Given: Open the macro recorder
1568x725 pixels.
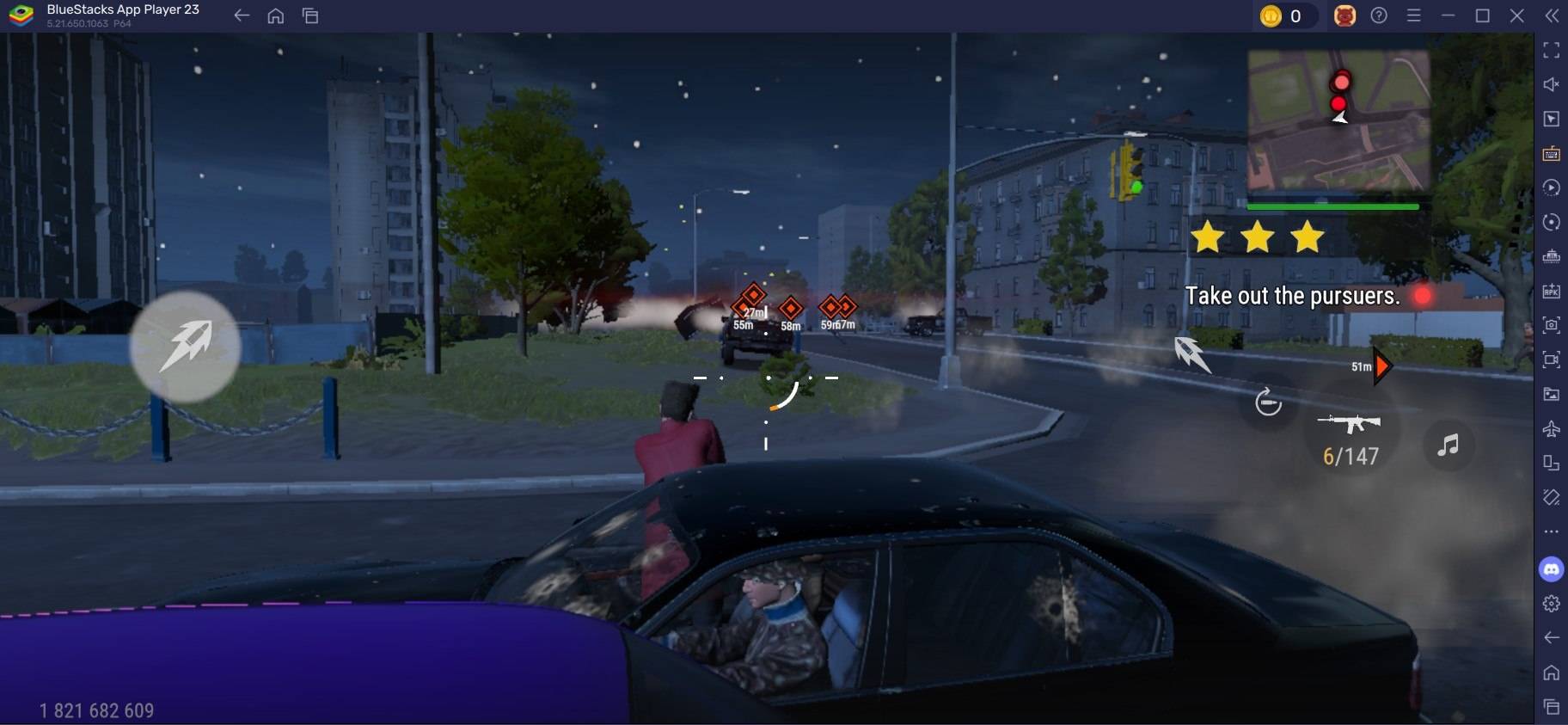Looking at the screenshot, I should coord(1552,187).
